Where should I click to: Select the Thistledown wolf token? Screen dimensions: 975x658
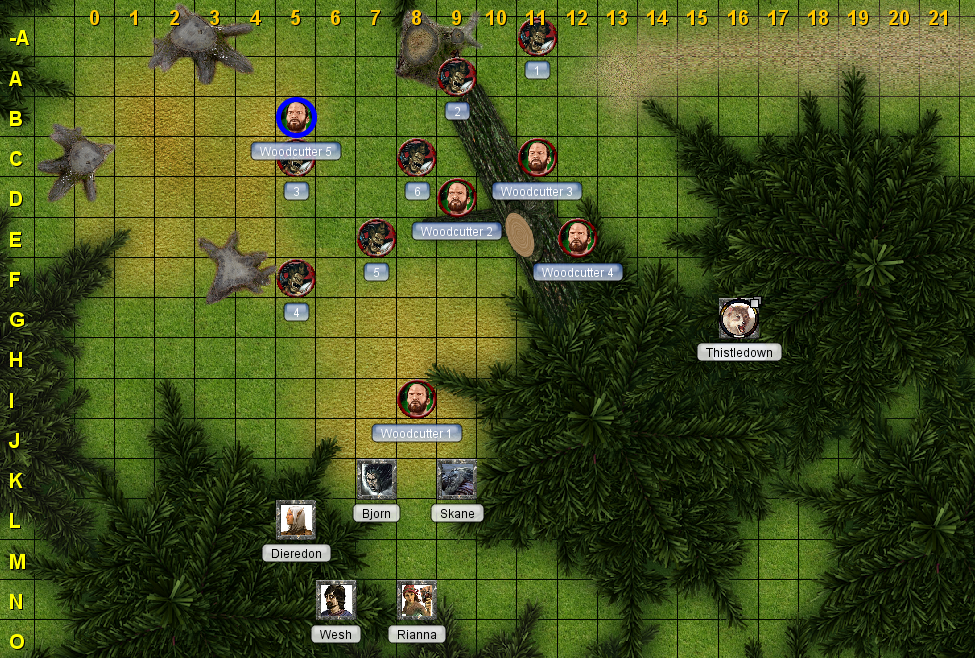[x=738, y=318]
